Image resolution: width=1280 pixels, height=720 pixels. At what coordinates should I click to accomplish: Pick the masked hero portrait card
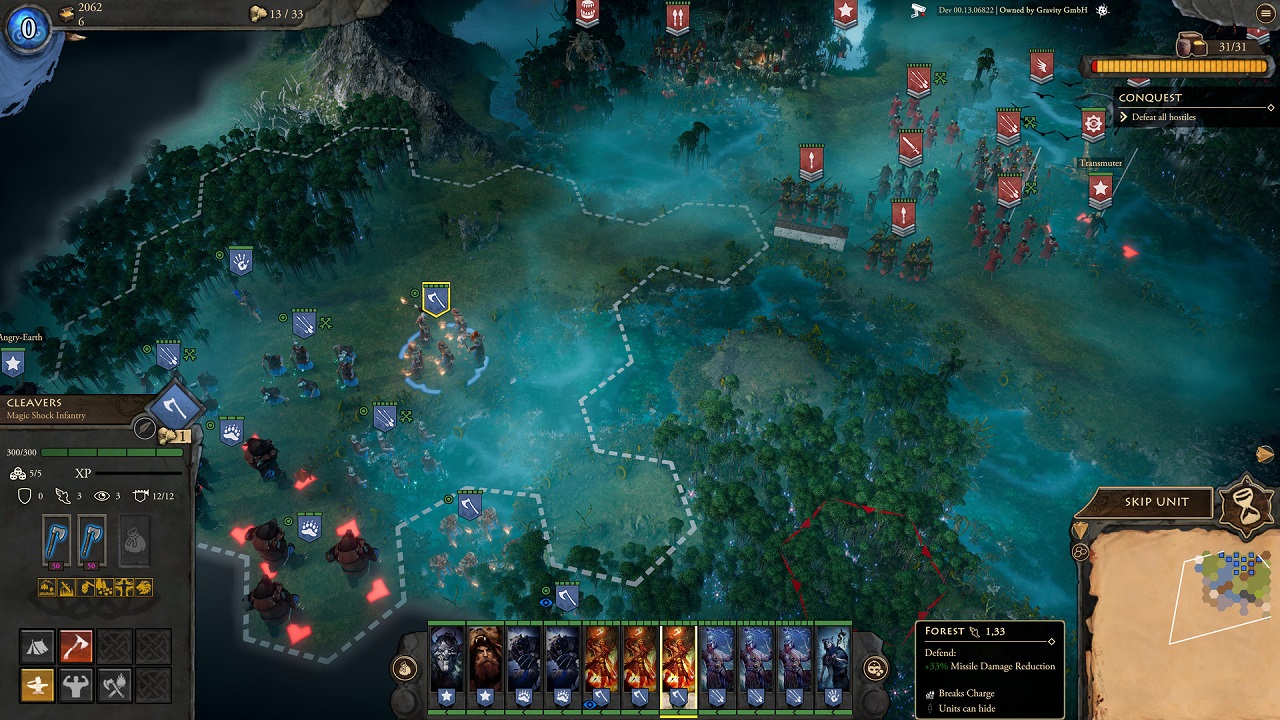click(447, 661)
